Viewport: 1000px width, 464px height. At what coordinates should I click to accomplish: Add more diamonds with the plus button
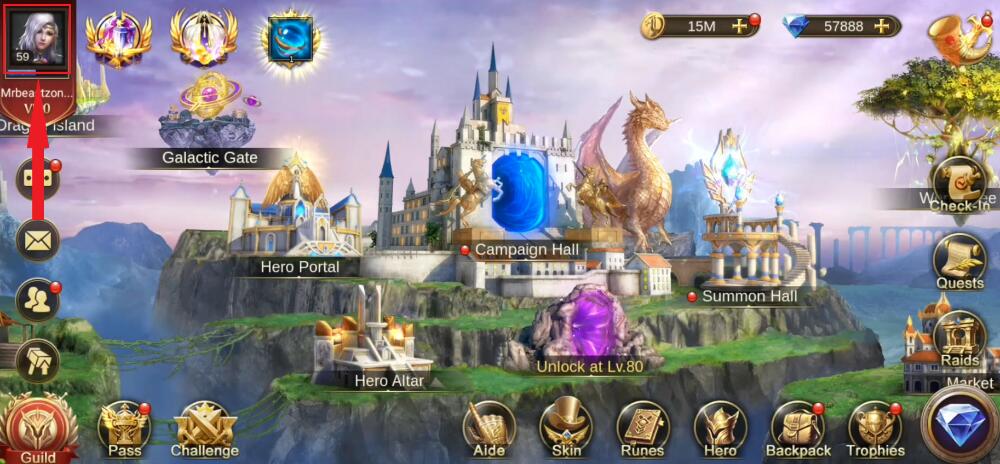click(880, 27)
